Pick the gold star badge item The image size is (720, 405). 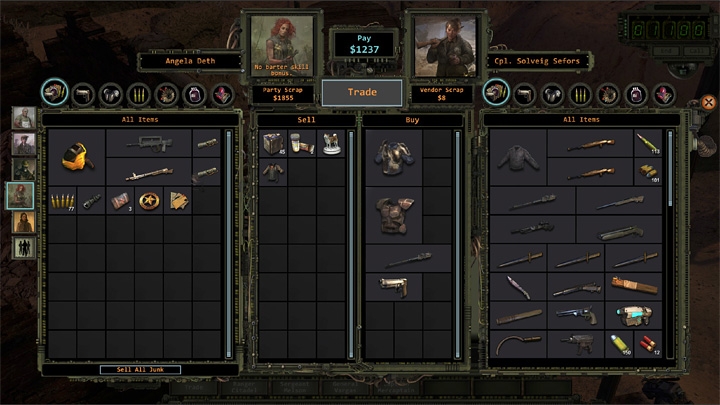tap(150, 200)
